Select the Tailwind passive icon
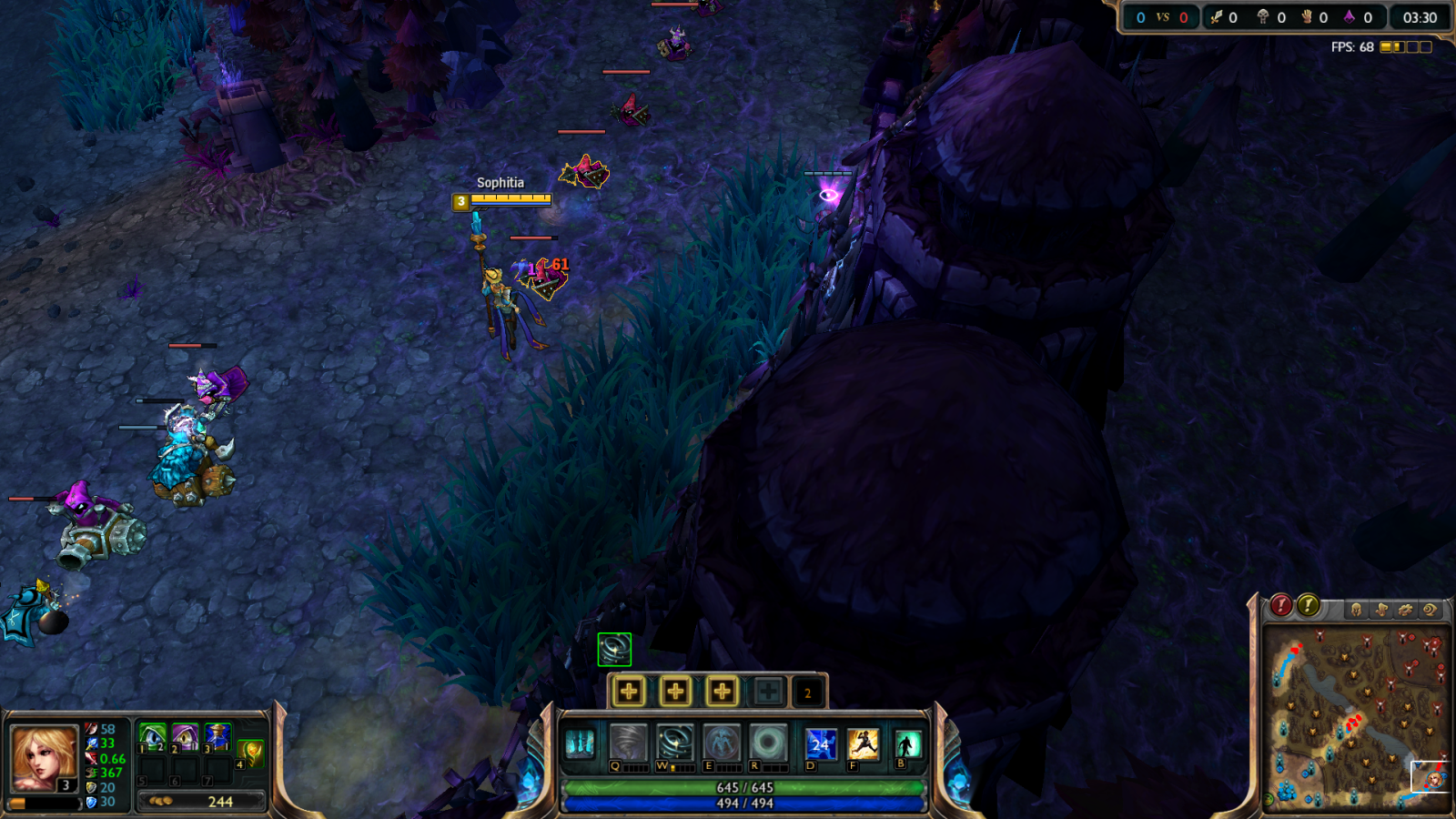 [580, 743]
